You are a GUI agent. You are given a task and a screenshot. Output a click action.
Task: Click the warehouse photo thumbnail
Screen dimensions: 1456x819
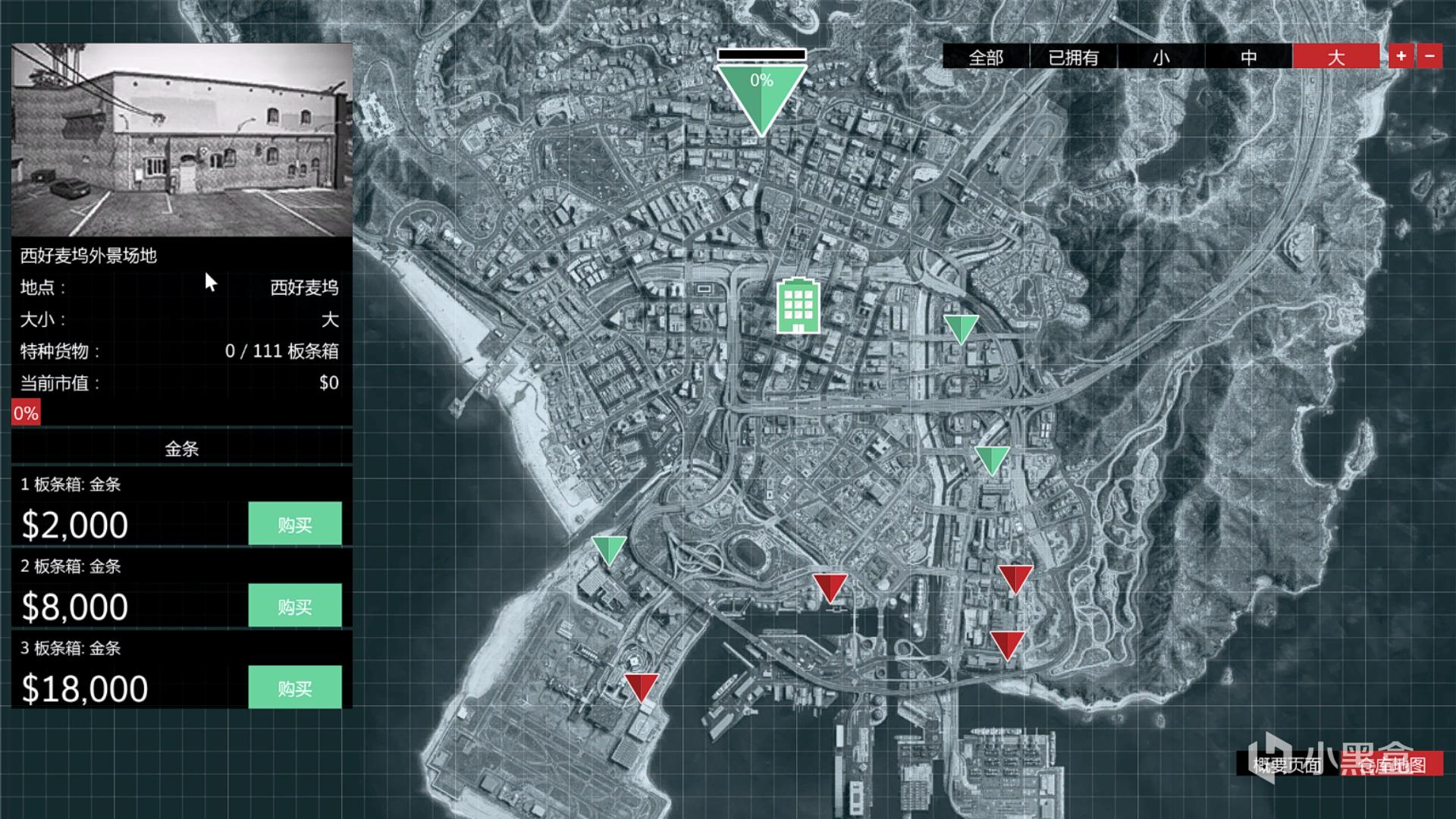[182, 140]
